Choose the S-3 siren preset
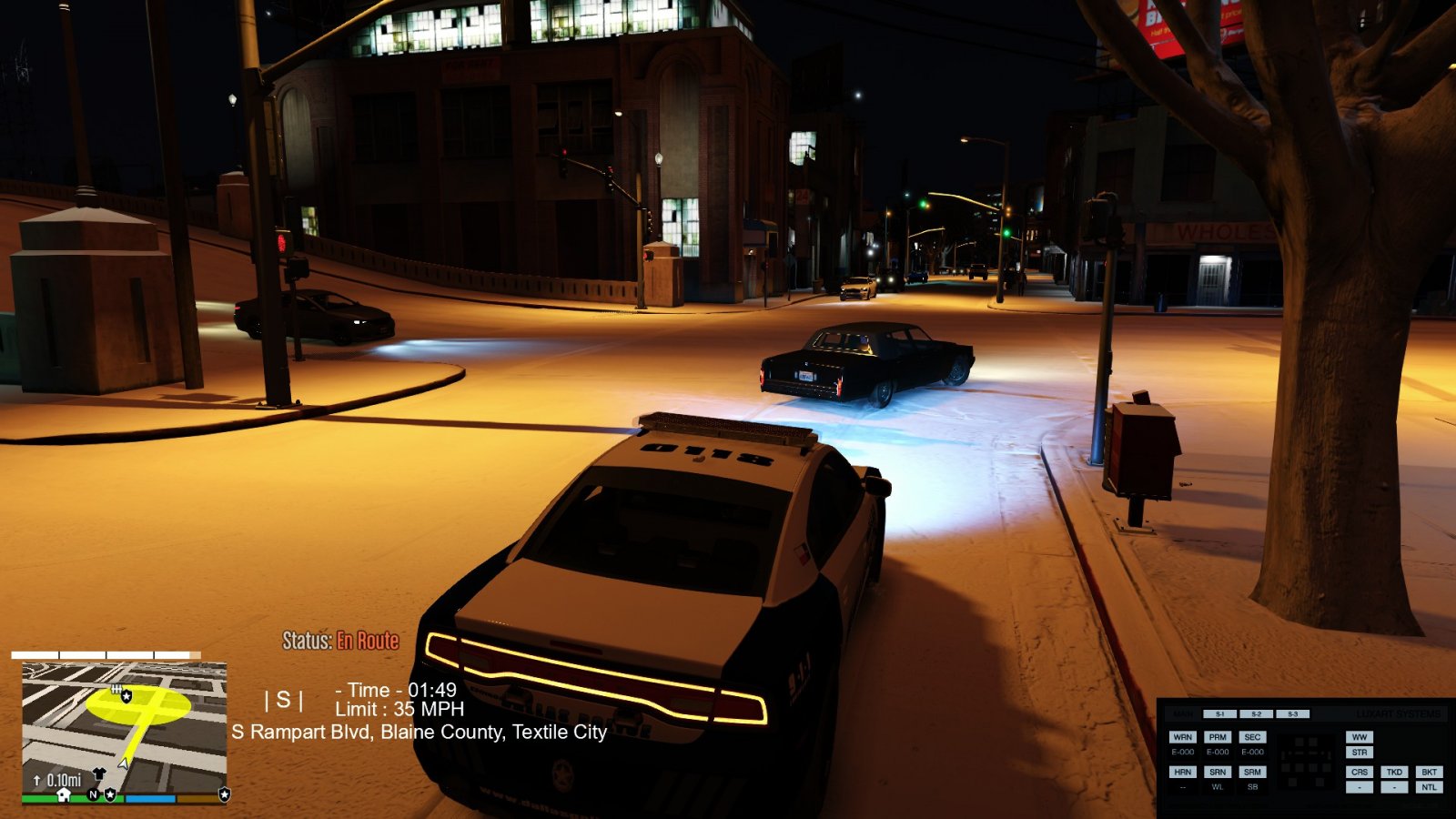 pos(1292,714)
